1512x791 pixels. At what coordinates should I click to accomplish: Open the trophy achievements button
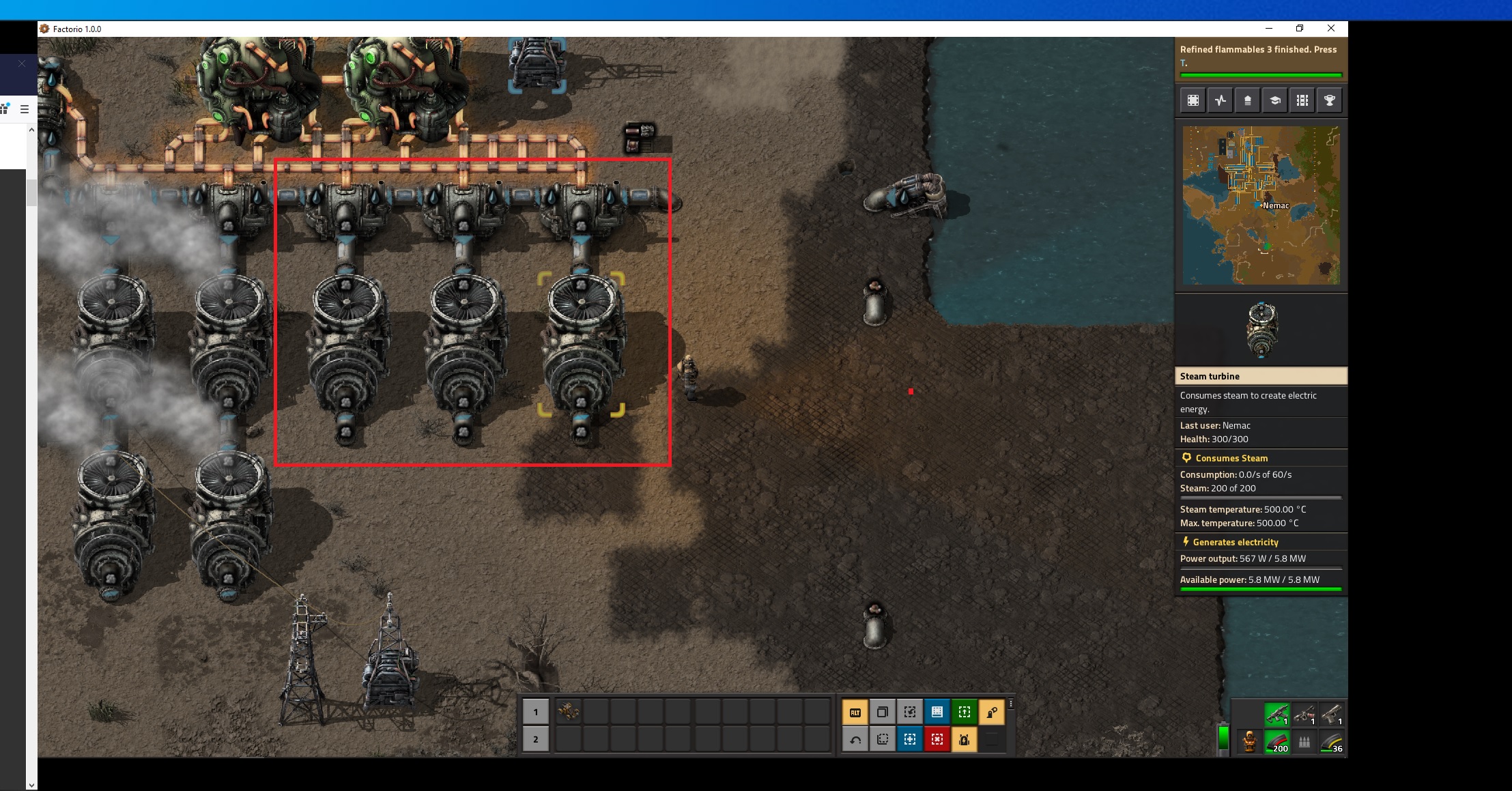pyautogui.click(x=1330, y=101)
